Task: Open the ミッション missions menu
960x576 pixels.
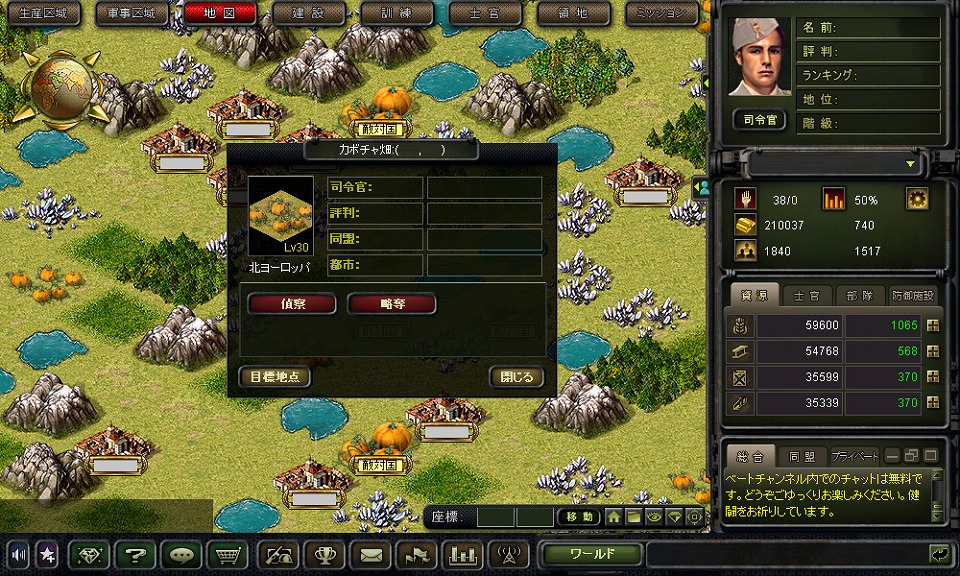Action: pyautogui.click(x=661, y=13)
